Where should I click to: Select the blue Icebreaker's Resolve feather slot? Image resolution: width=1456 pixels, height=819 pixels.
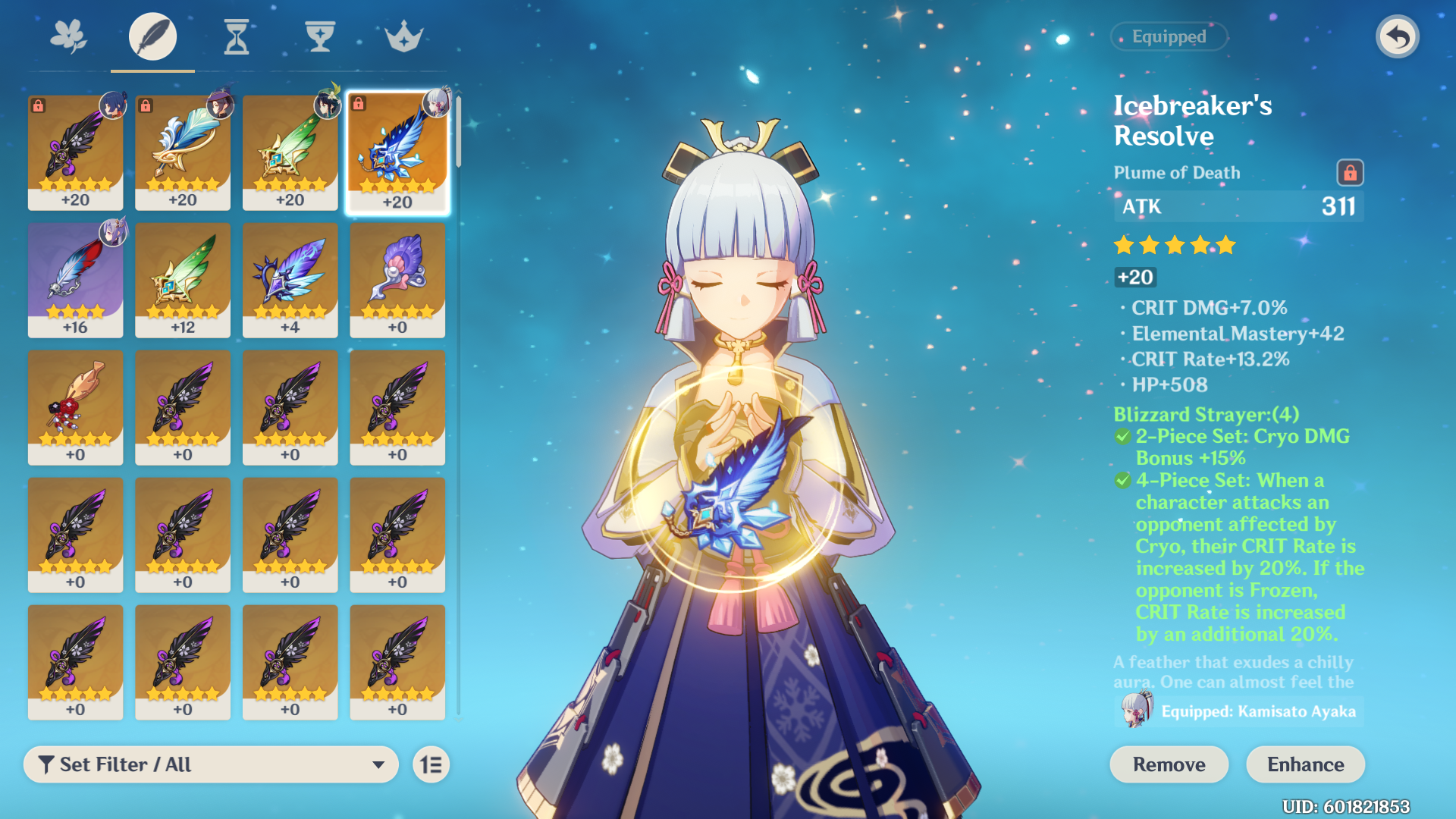tap(397, 152)
